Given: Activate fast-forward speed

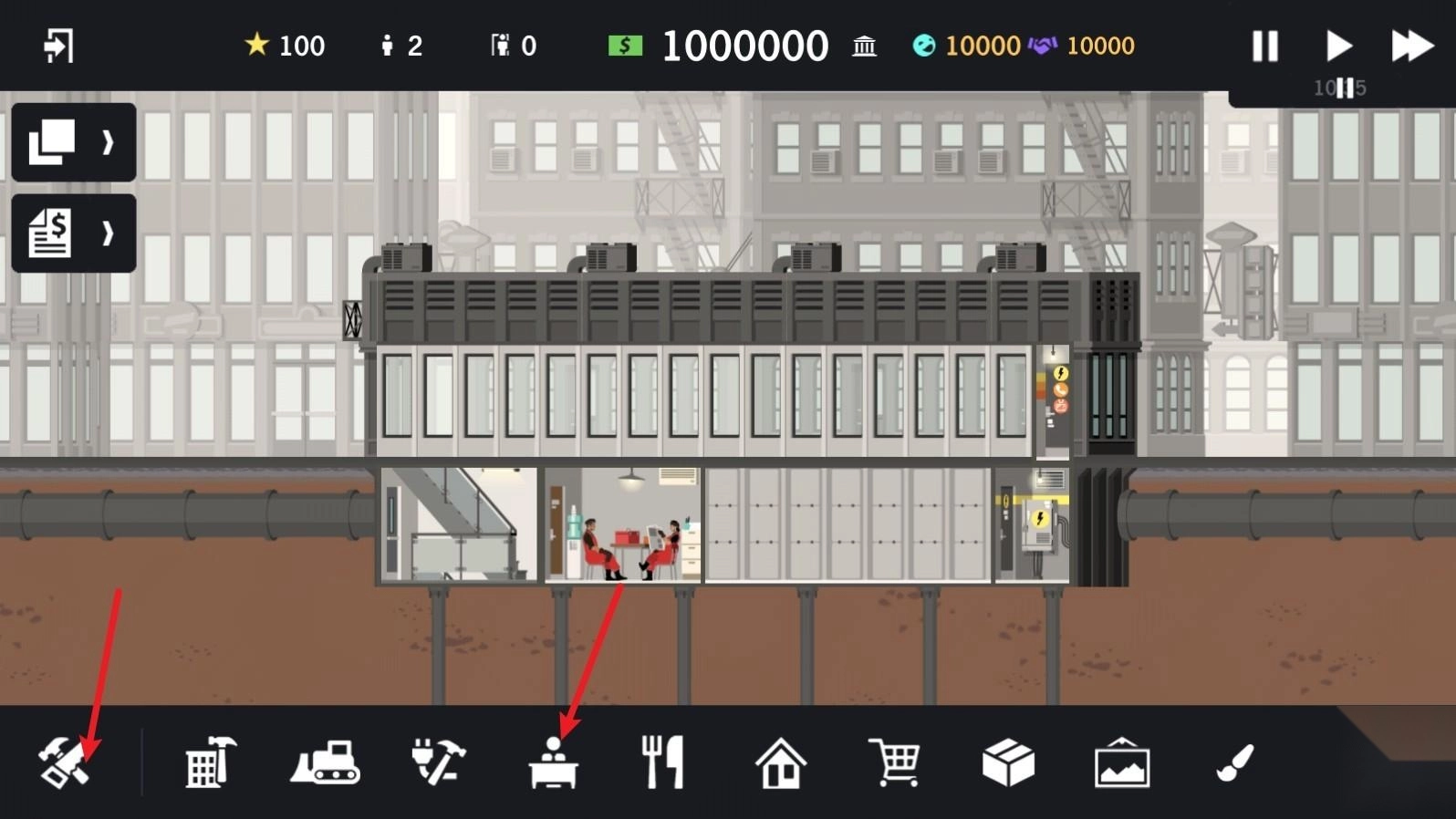Looking at the screenshot, I should point(1411,46).
